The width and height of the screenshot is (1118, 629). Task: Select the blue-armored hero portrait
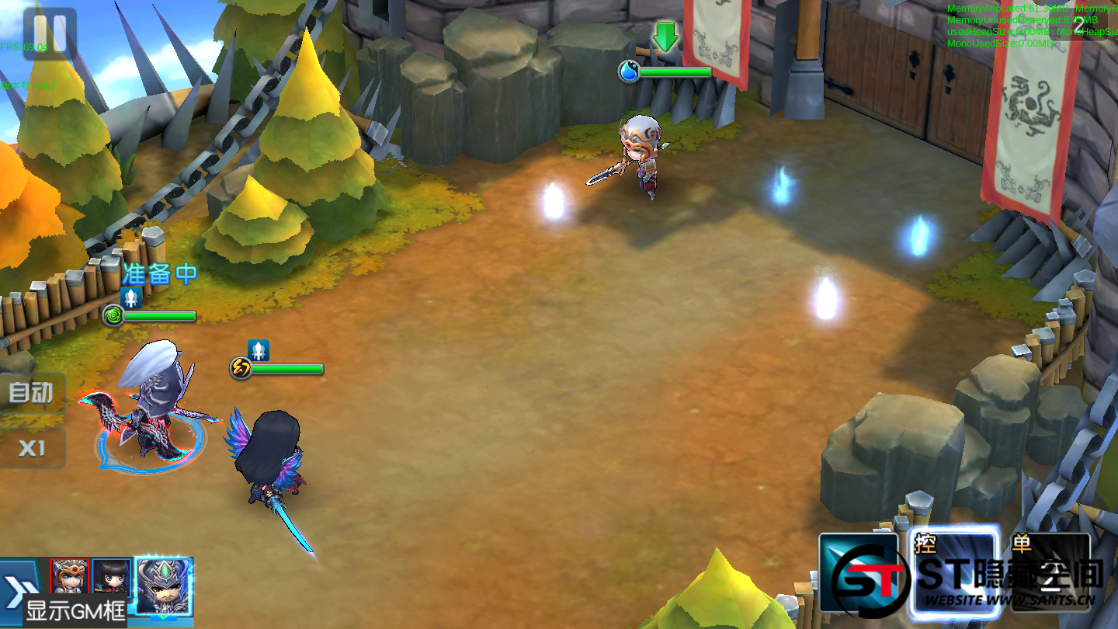pos(163,583)
